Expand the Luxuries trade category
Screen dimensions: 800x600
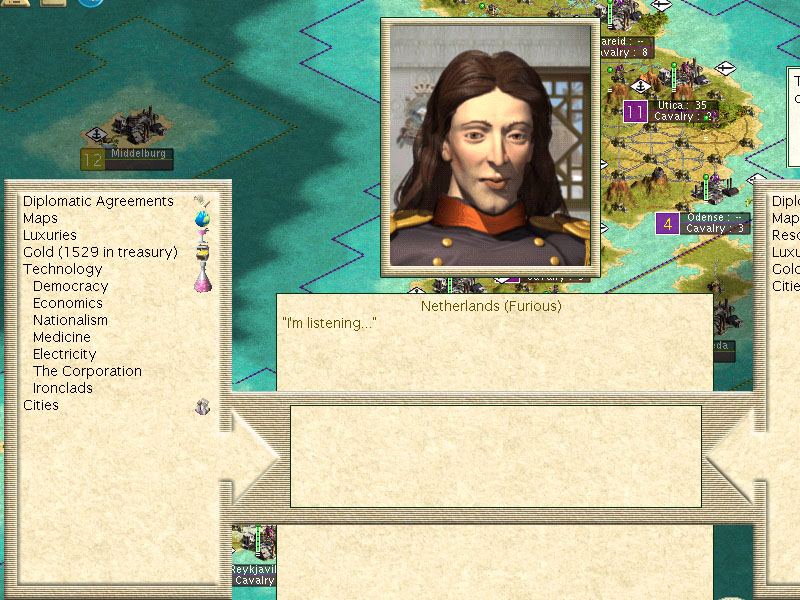pos(50,235)
